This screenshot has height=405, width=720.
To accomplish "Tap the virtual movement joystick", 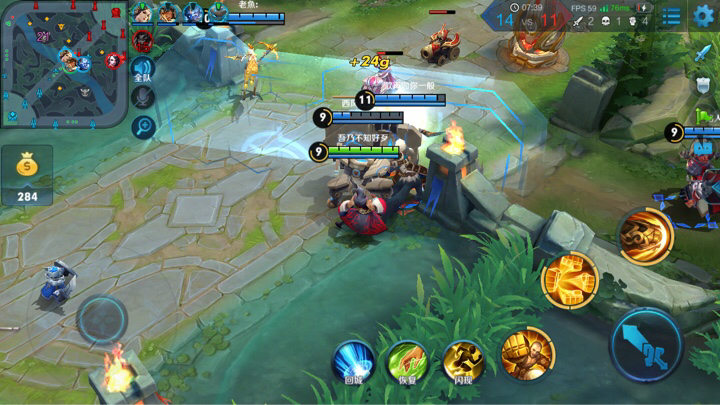I will (x=102, y=321).
